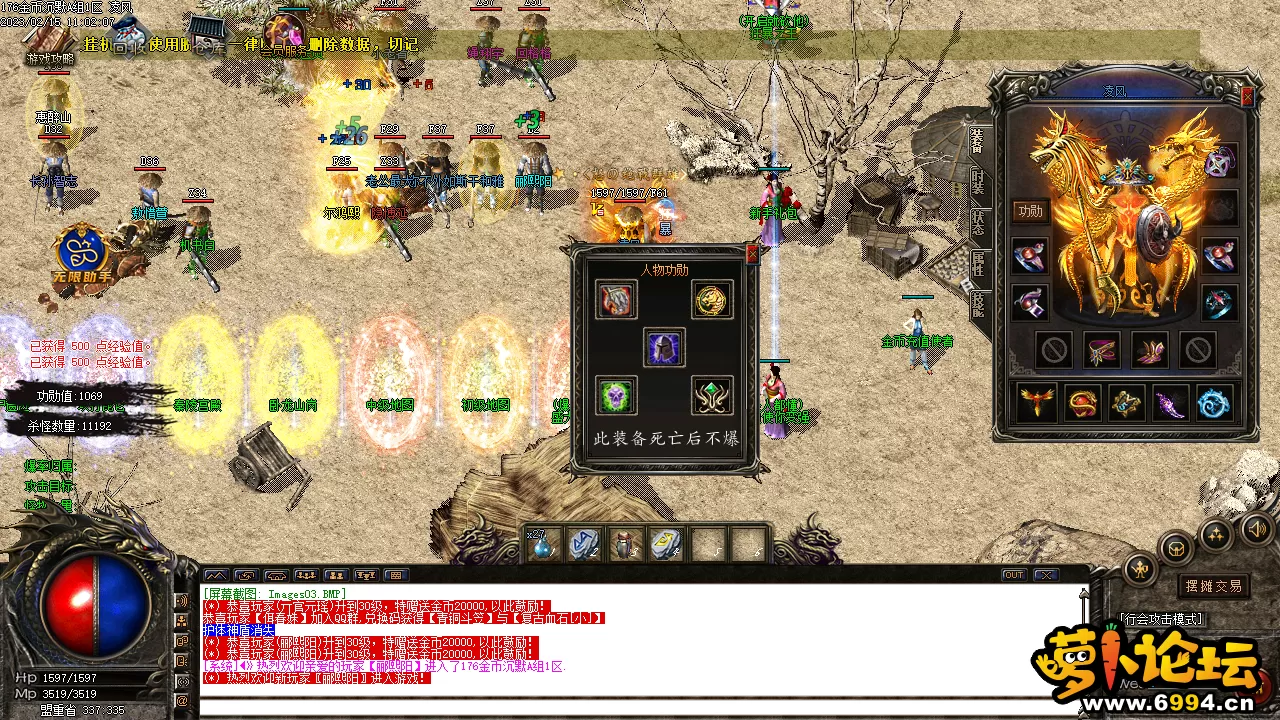Select the green skull merit slot
1280x720 pixels.
pyautogui.click(x=616, y=396)
